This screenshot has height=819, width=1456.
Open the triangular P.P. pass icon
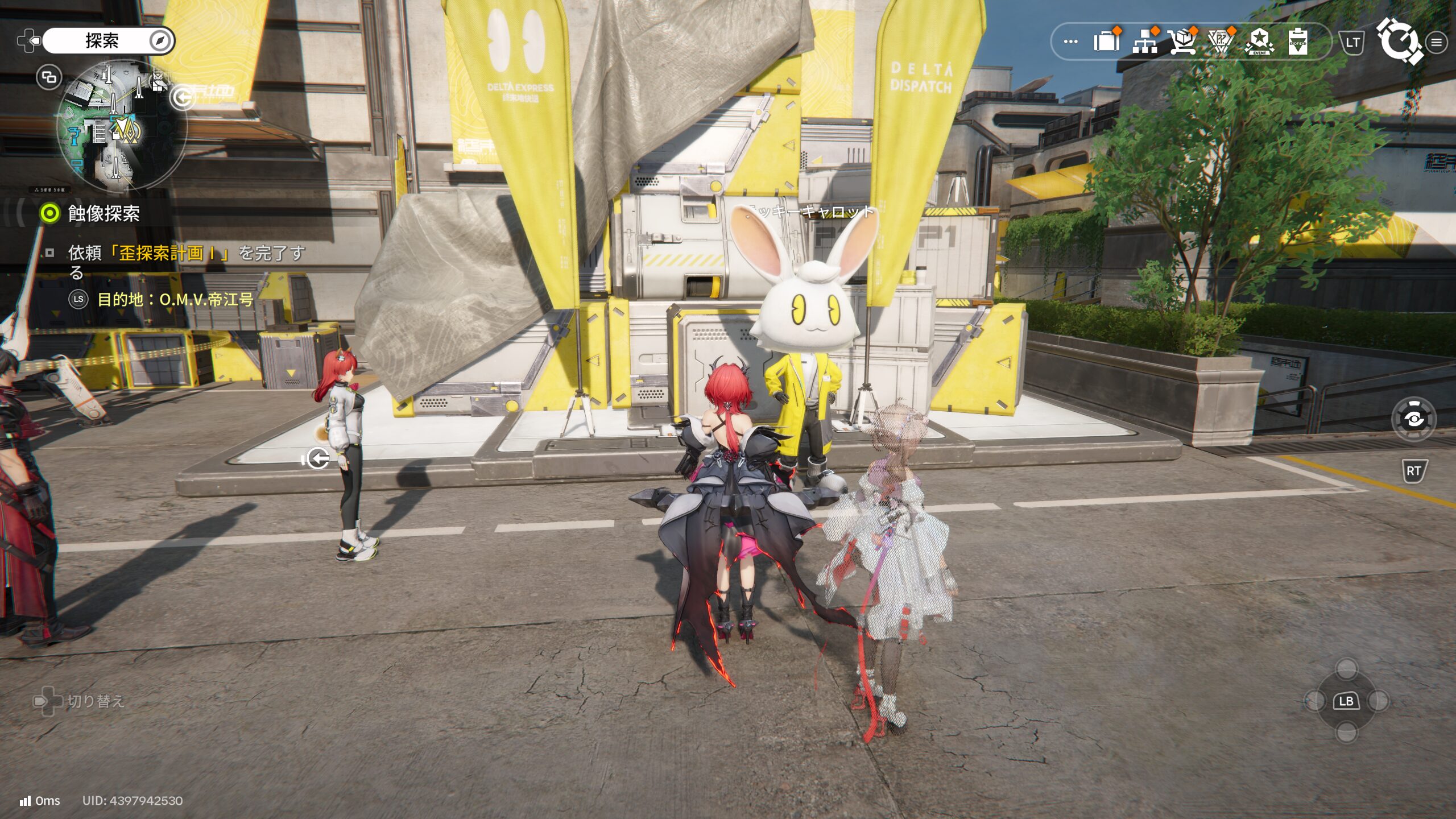click(1221, 42)
